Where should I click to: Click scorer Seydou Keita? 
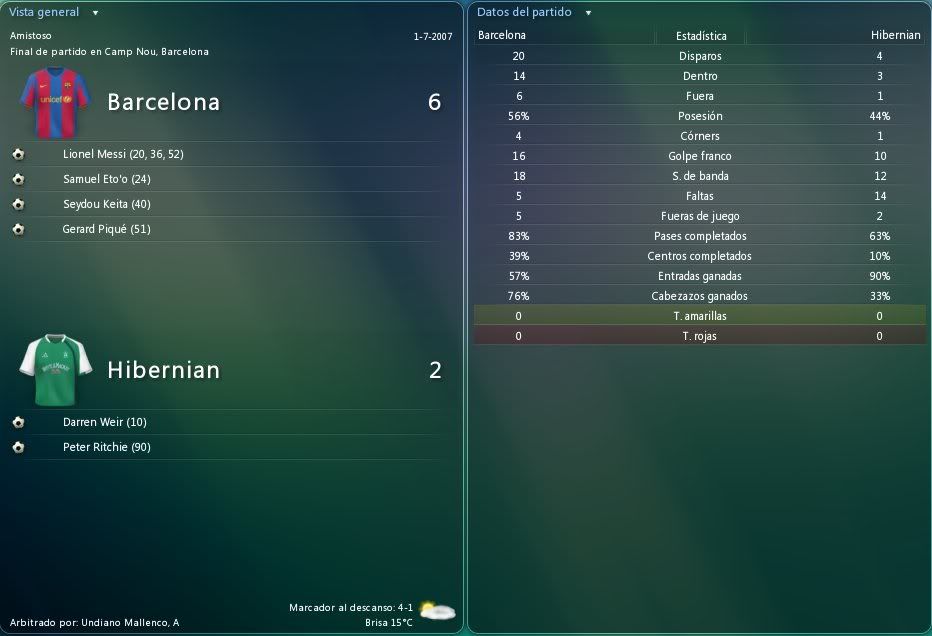pyautogui.click(x=106, y=204)
